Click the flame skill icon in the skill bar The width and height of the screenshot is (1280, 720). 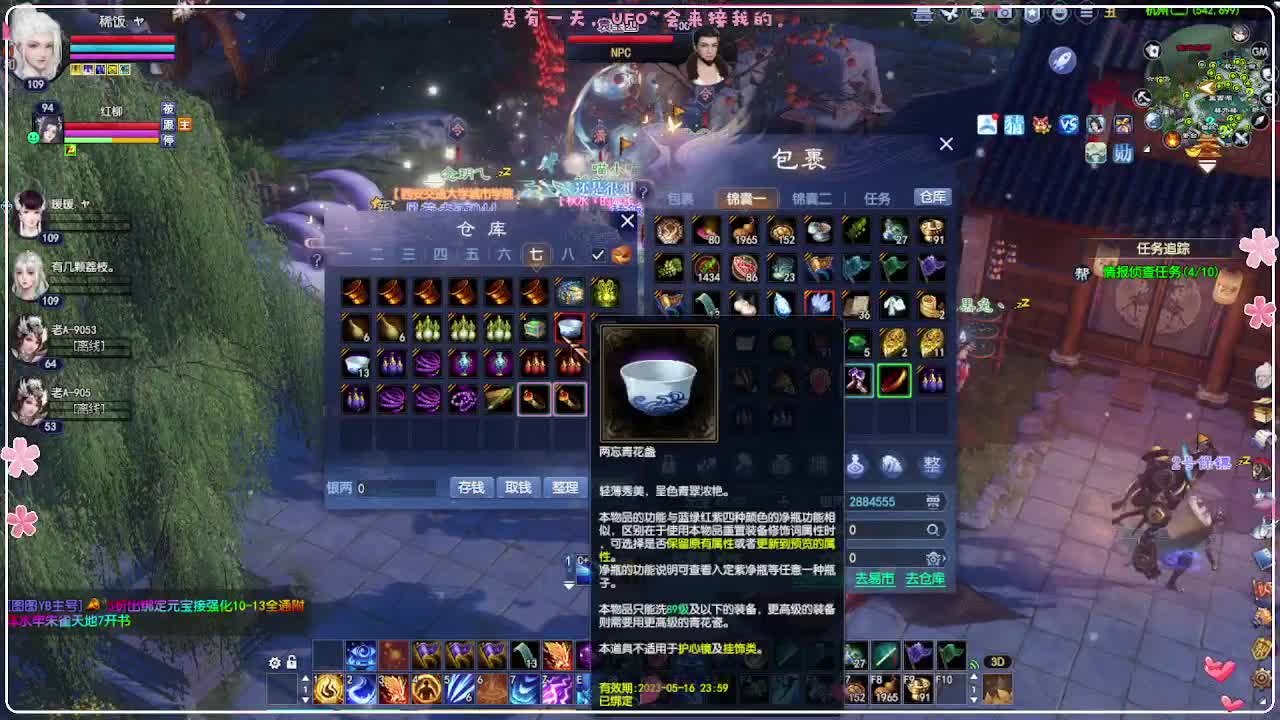point(330,687)
